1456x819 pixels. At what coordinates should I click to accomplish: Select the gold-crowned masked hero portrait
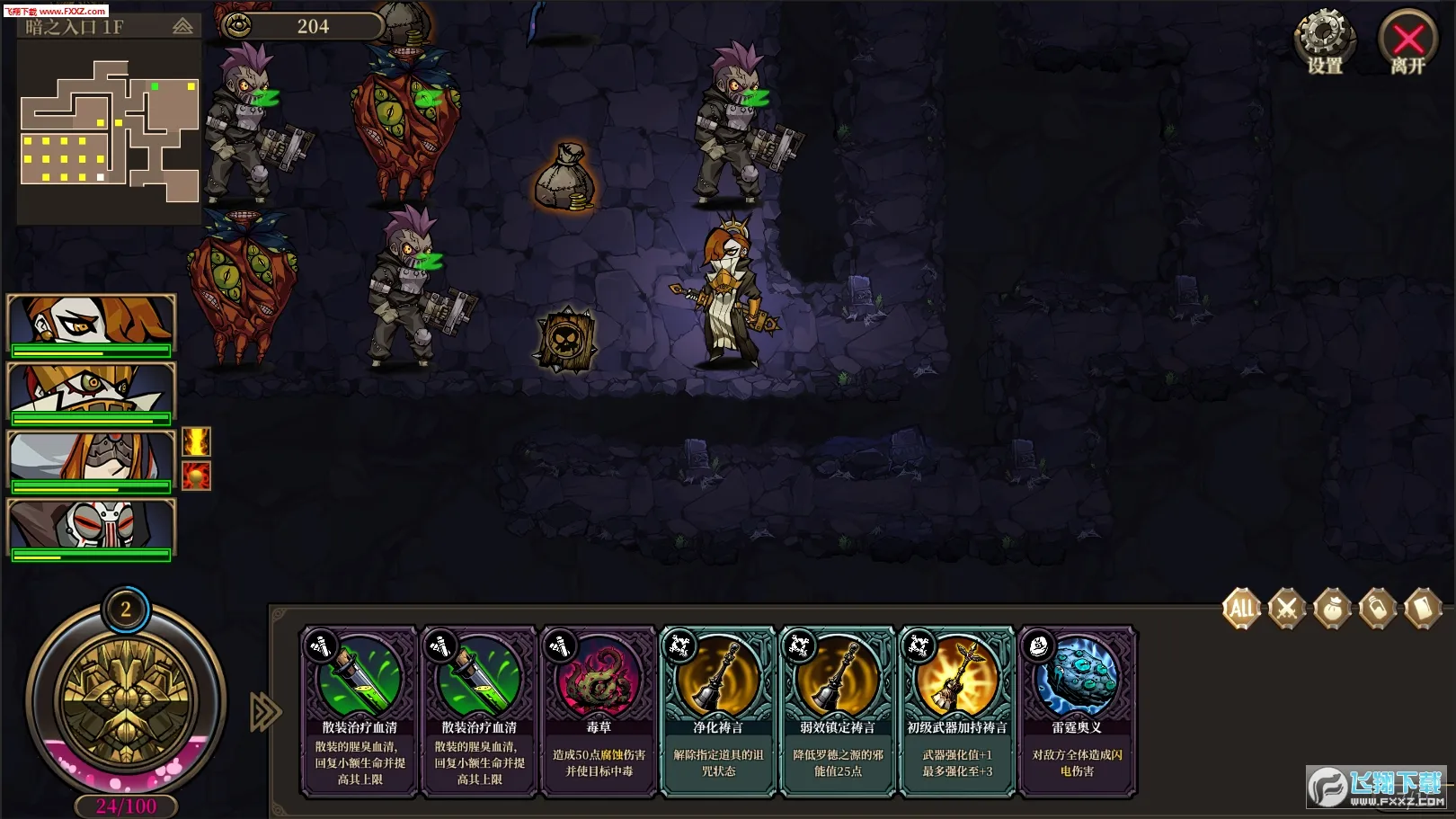[91, 391]
